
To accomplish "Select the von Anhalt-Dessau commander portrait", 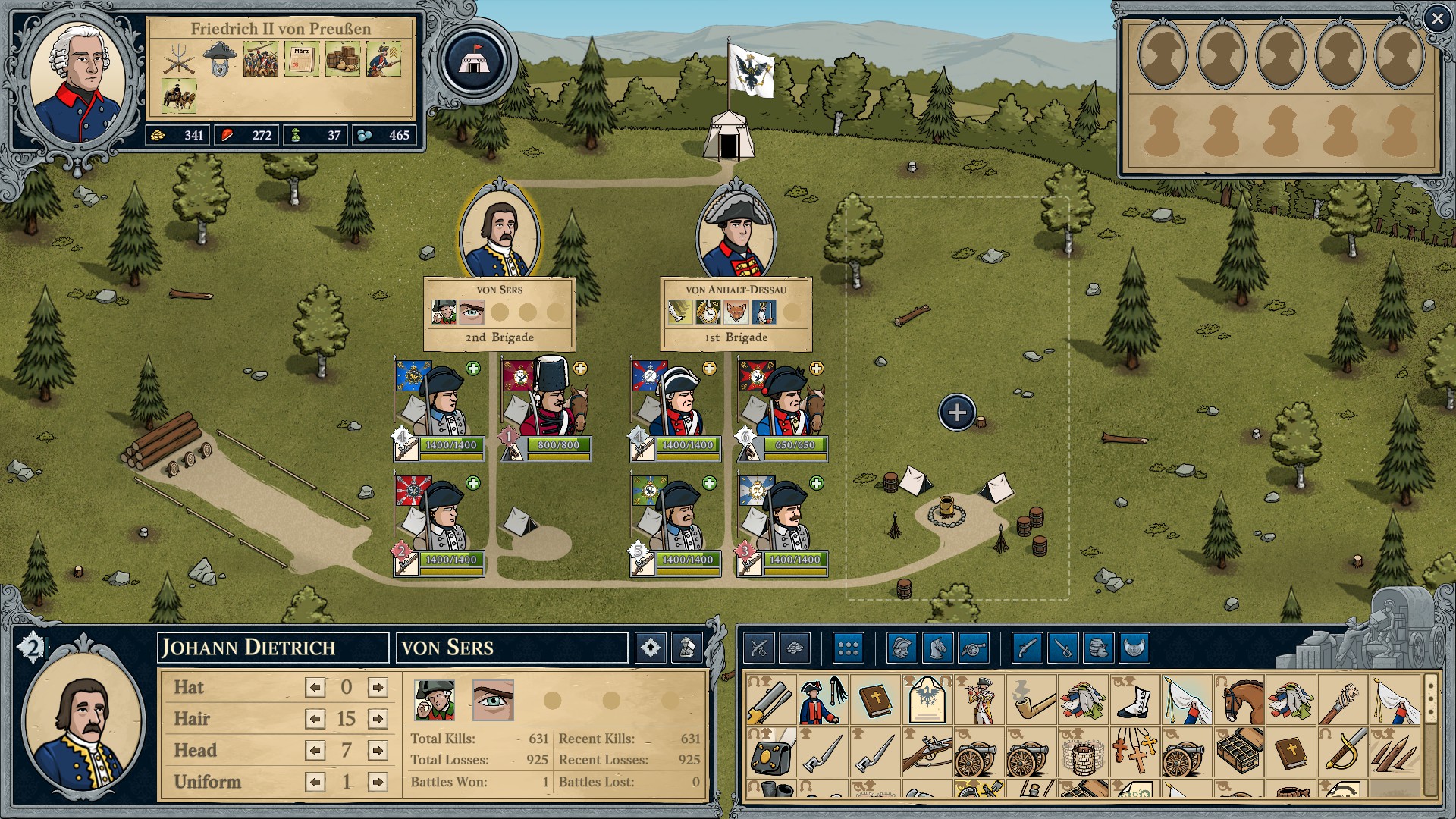I will (736, 233).
